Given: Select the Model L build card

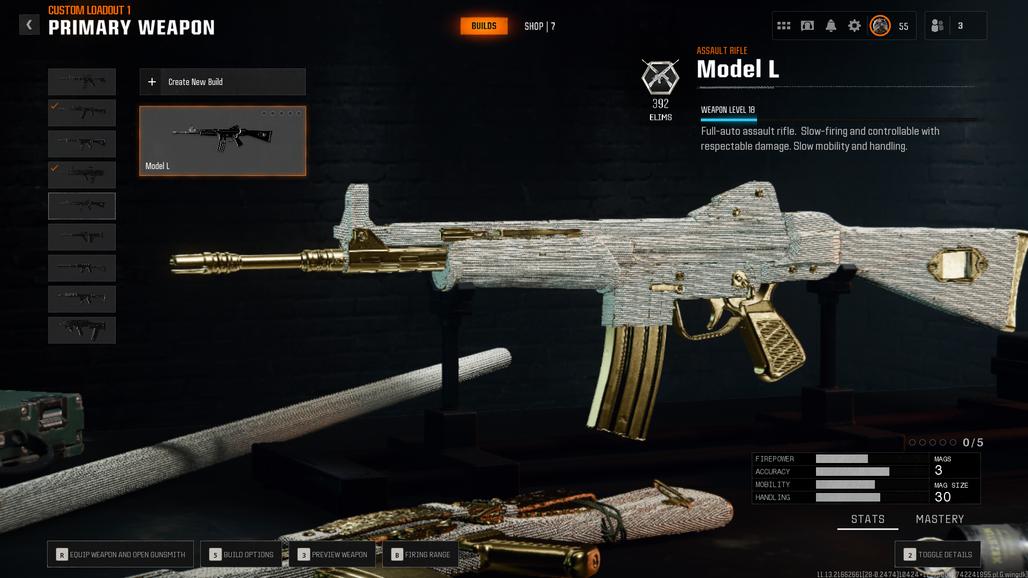Looking at the screenshot, I should (222, 141).
